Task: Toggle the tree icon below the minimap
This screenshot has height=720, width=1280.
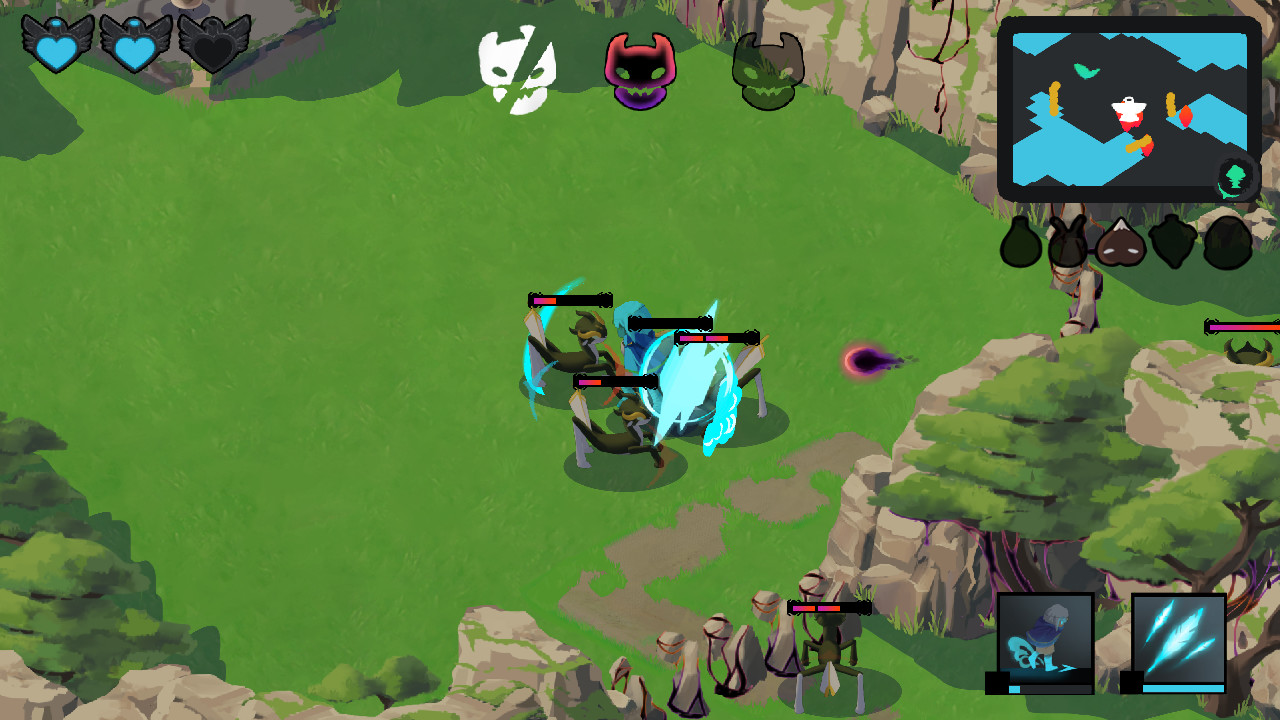Action: pyautogui.click(x=1234, y=177)
